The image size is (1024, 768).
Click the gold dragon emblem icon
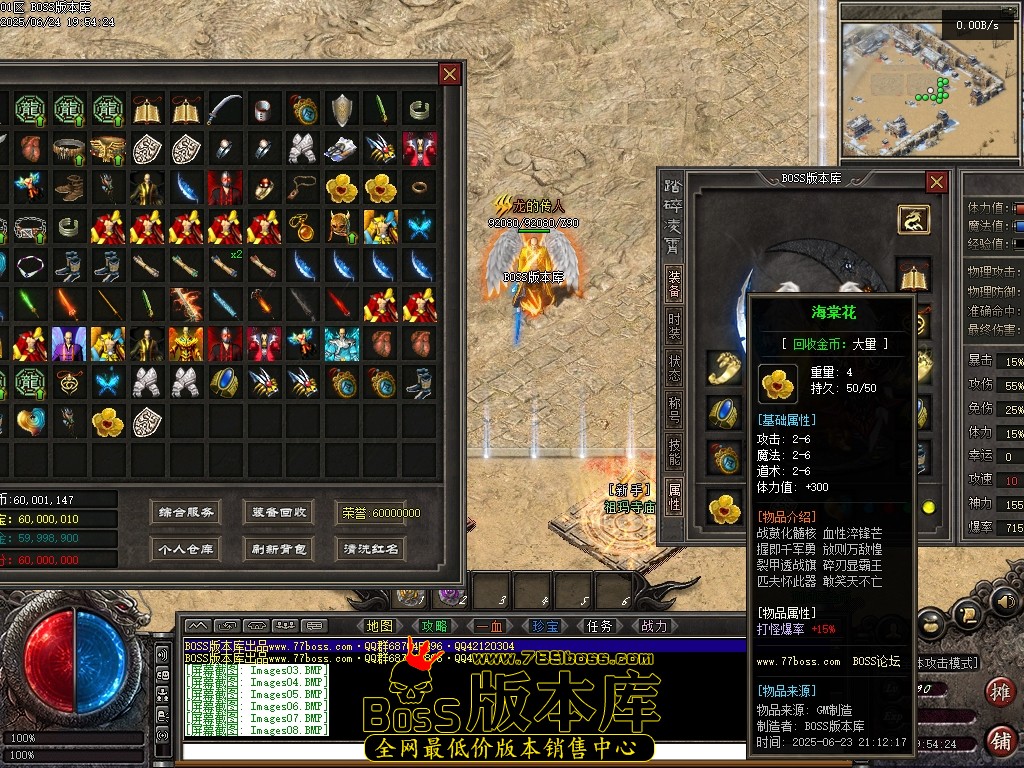[x=913, y=219]
